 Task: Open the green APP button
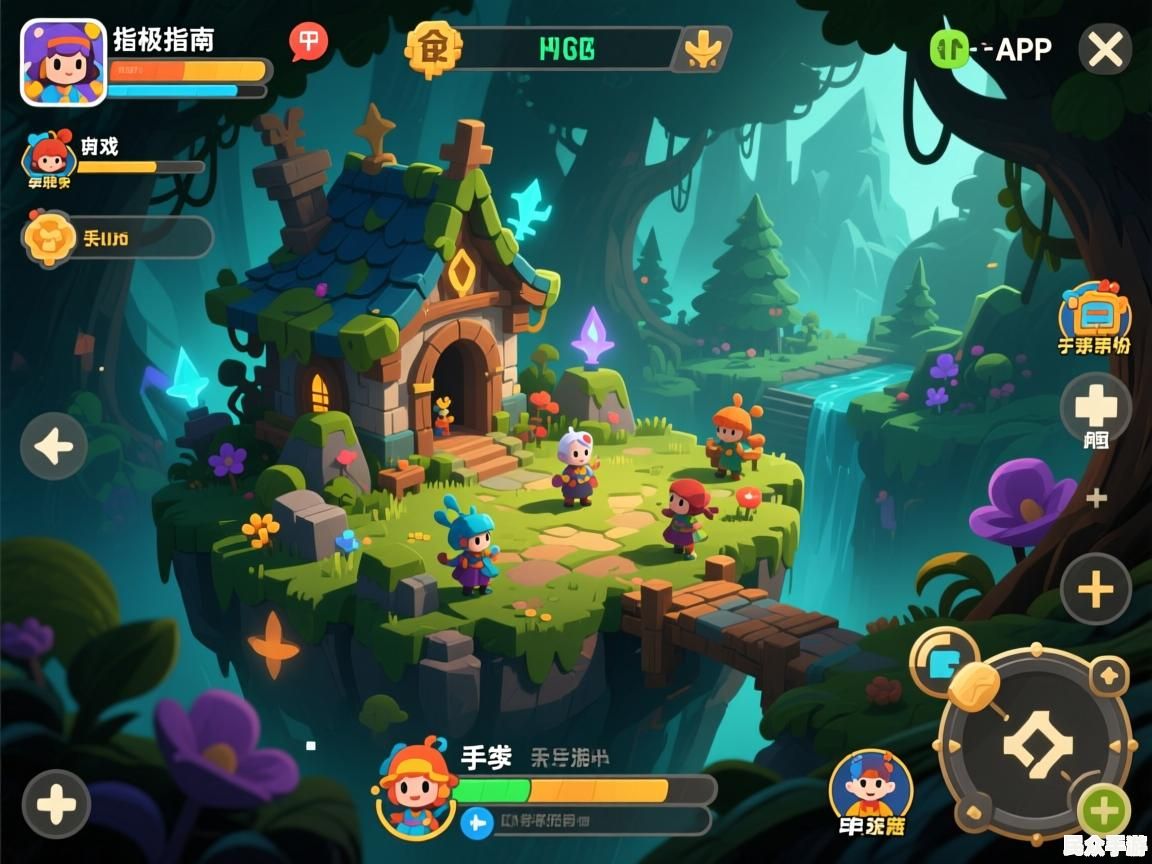(x=950, y=48)
